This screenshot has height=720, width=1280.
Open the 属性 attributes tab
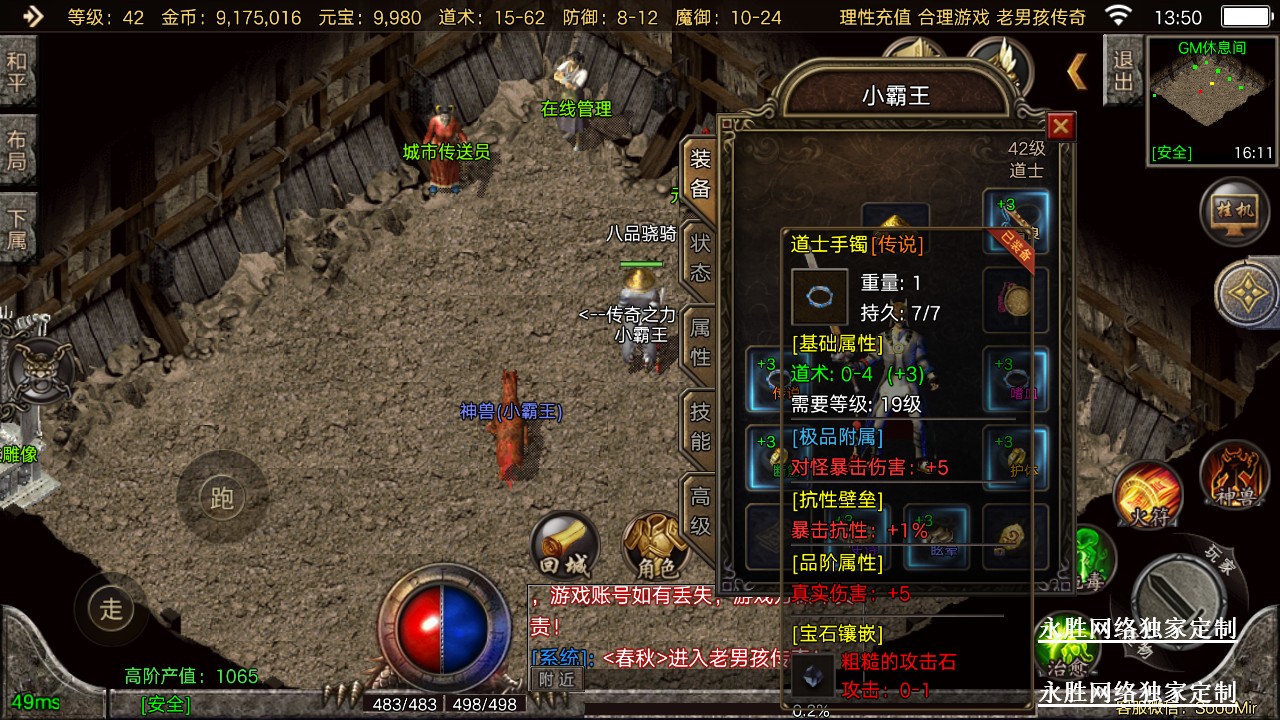click(x=700, y=341)
